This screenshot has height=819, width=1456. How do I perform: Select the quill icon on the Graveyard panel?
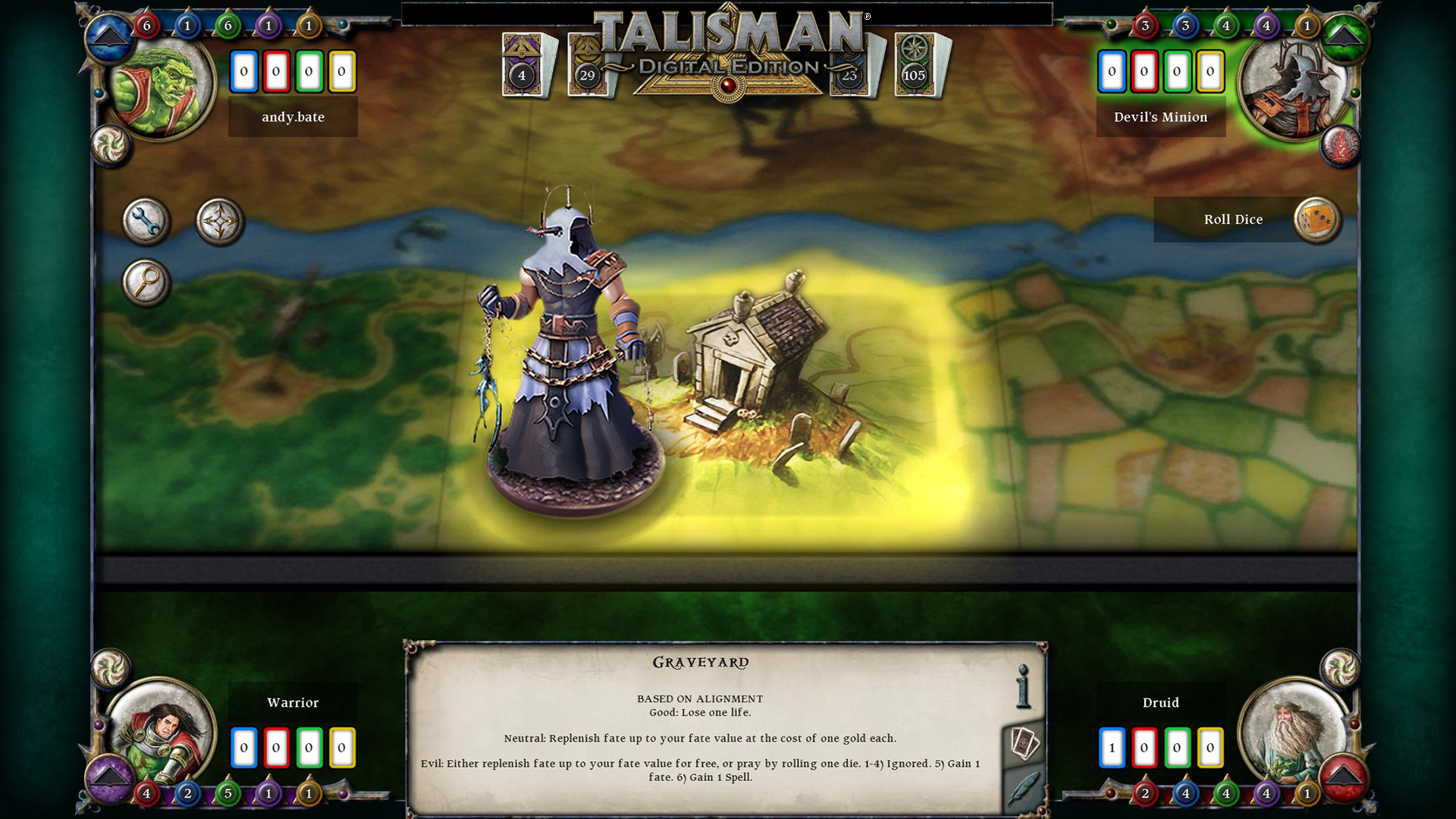pyautogui.click(x=1024, y=786)
